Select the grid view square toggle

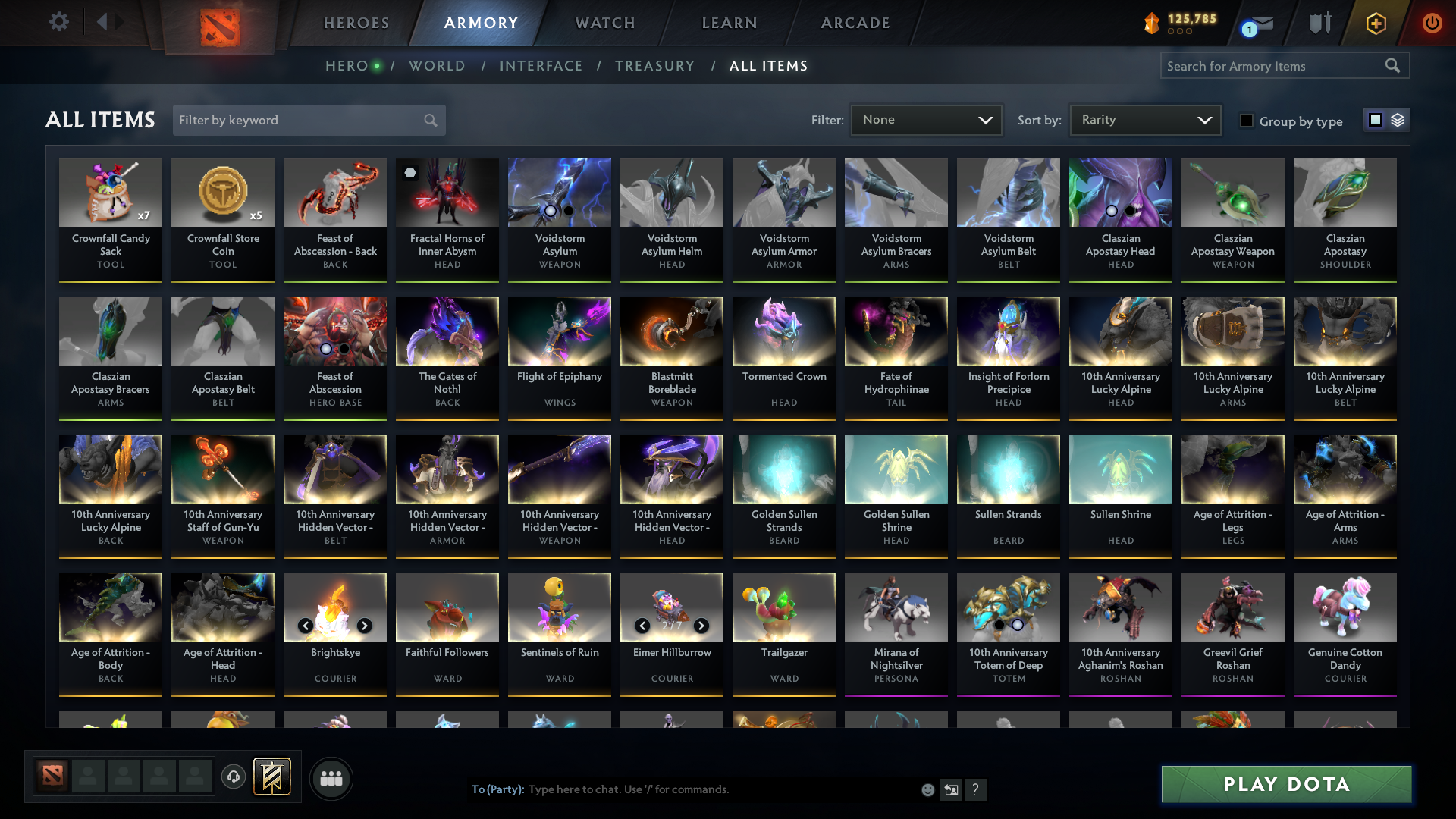[1375, 119]
